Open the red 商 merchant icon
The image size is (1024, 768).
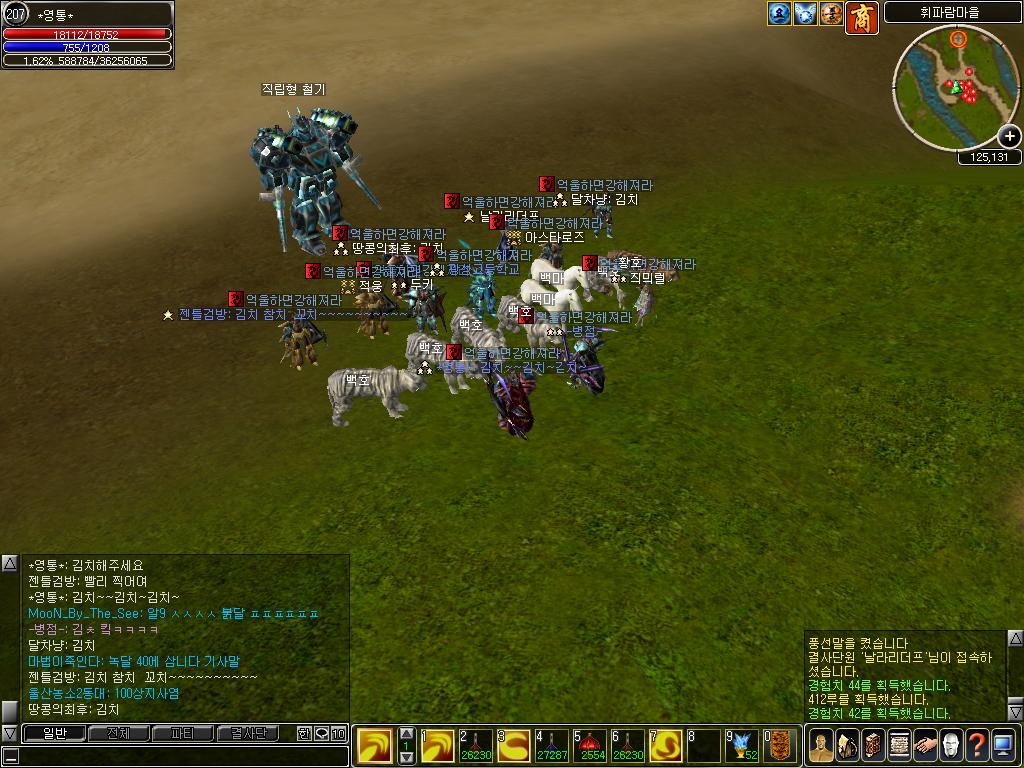point(861,17)
